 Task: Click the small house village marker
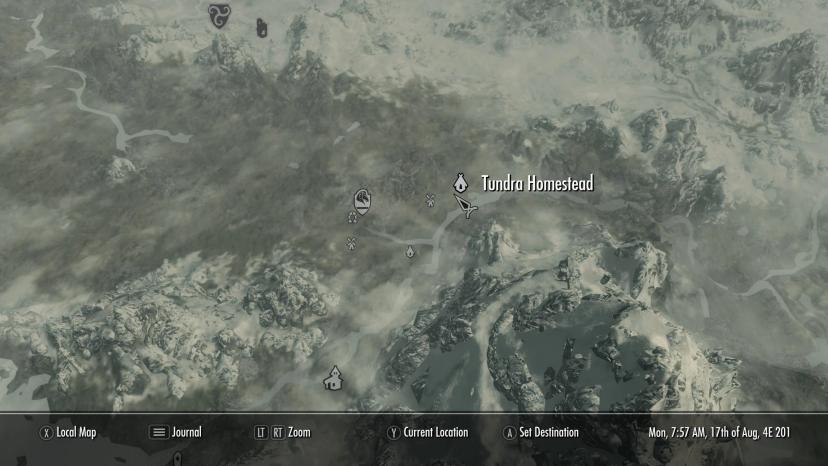[x=334, y=378]
